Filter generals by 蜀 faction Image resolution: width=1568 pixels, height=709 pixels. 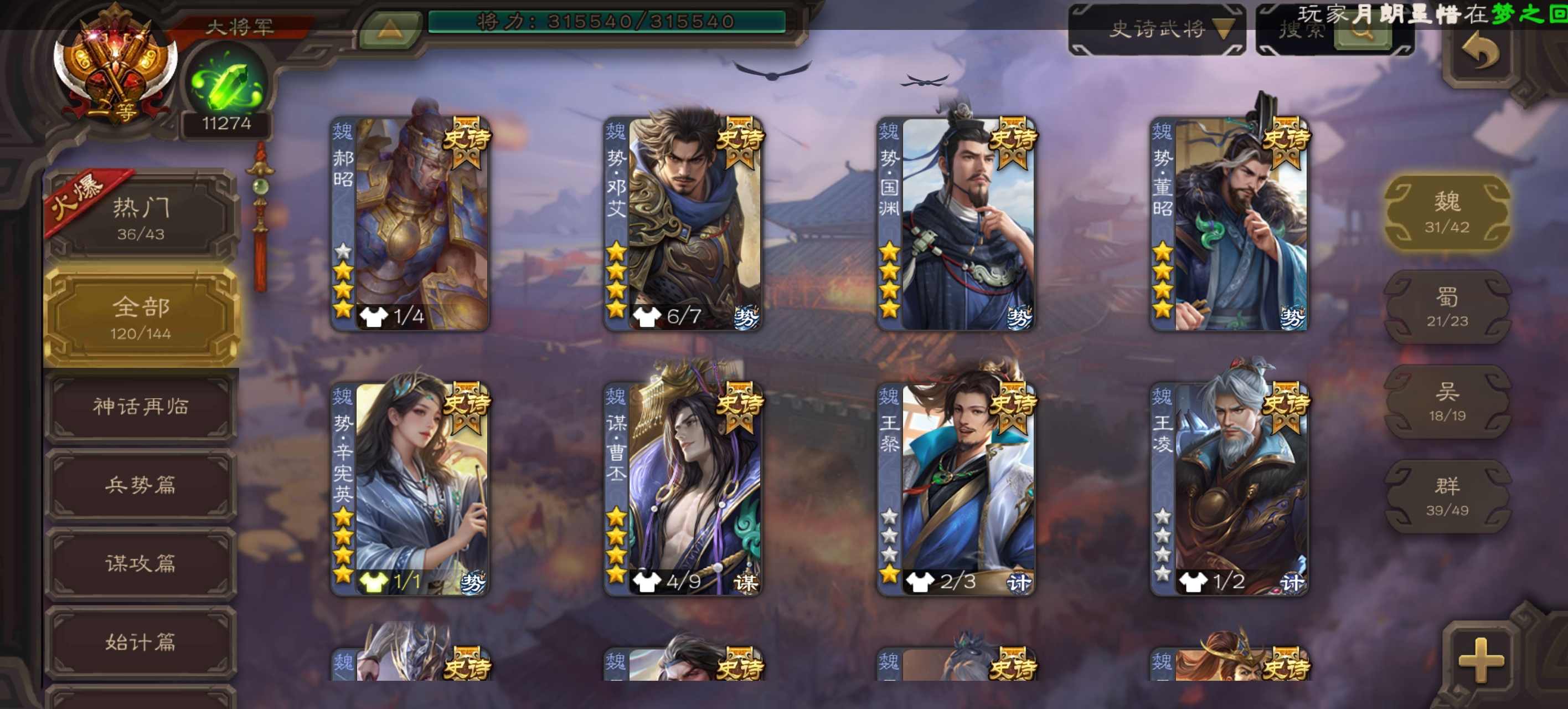(x=1447, y=307)
